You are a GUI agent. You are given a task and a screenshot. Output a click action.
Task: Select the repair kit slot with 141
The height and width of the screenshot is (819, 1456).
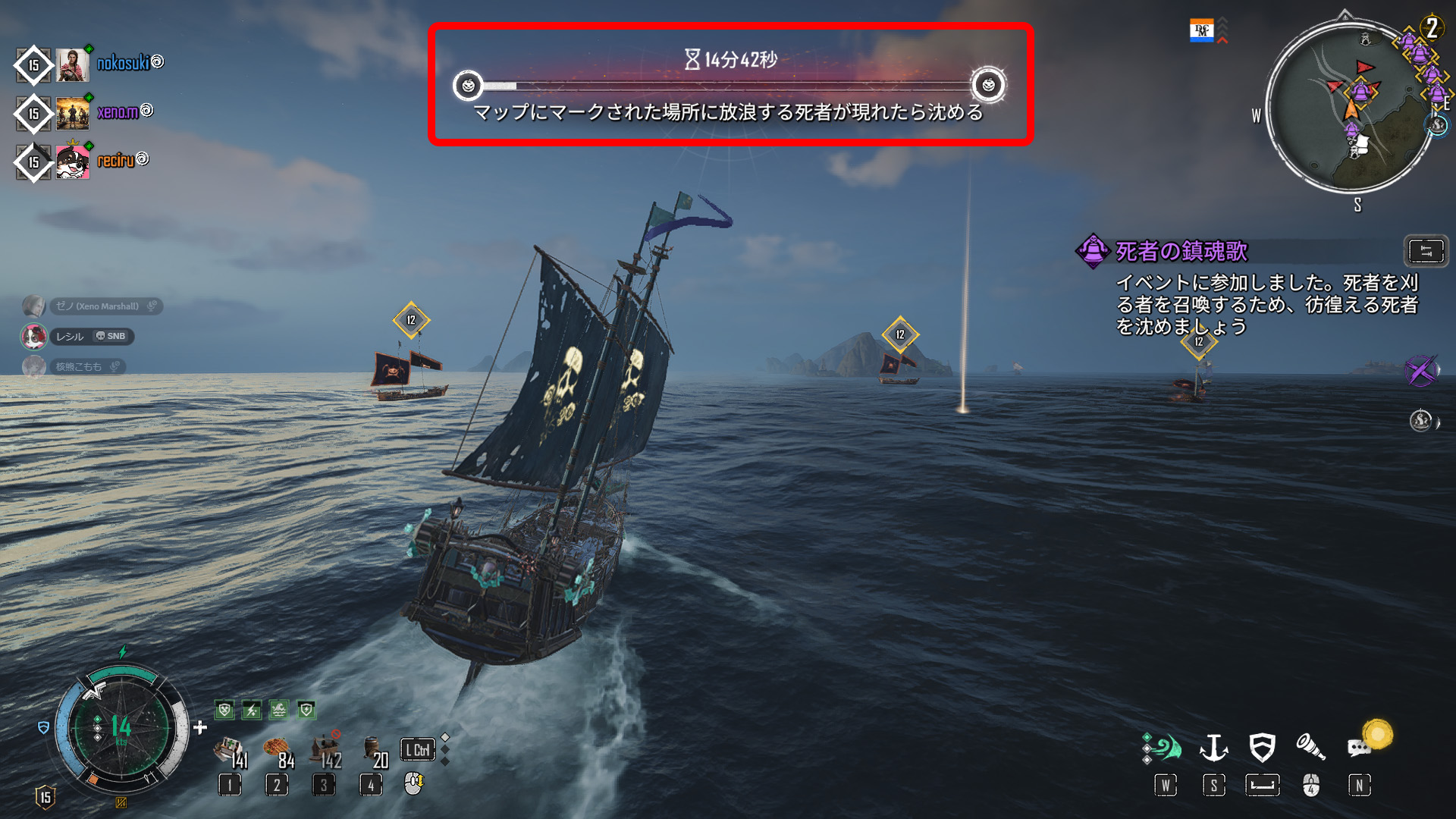click(x=229, y=752)
